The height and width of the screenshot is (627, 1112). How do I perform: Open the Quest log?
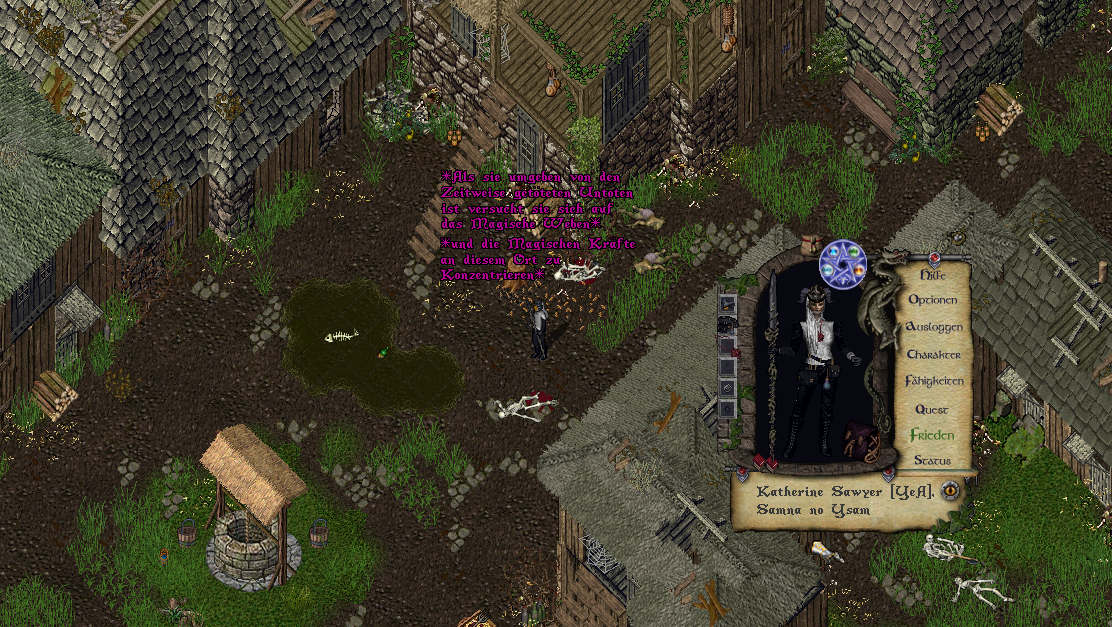tap(932, 409)
